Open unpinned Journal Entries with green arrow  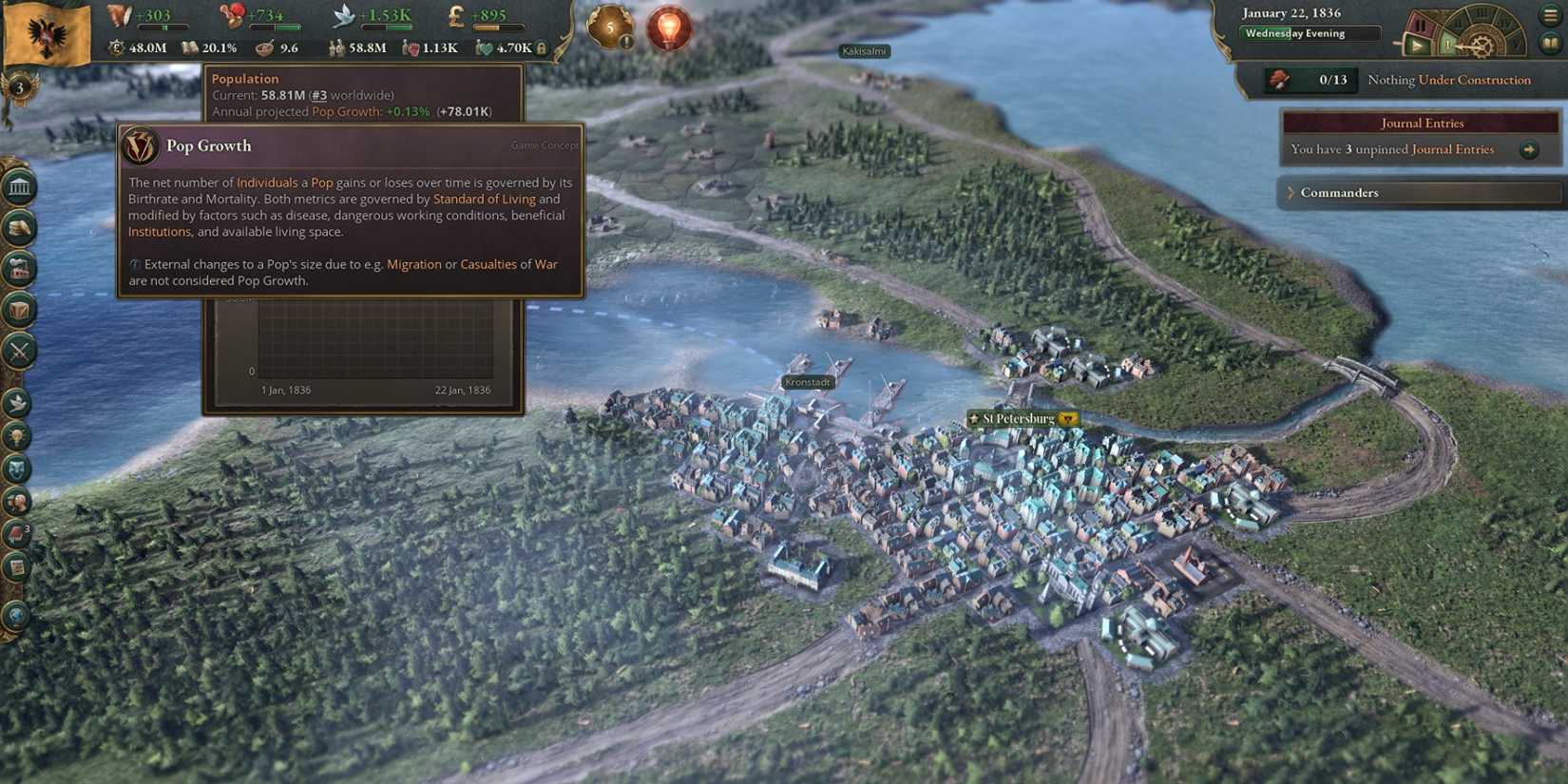point(1529,149)
